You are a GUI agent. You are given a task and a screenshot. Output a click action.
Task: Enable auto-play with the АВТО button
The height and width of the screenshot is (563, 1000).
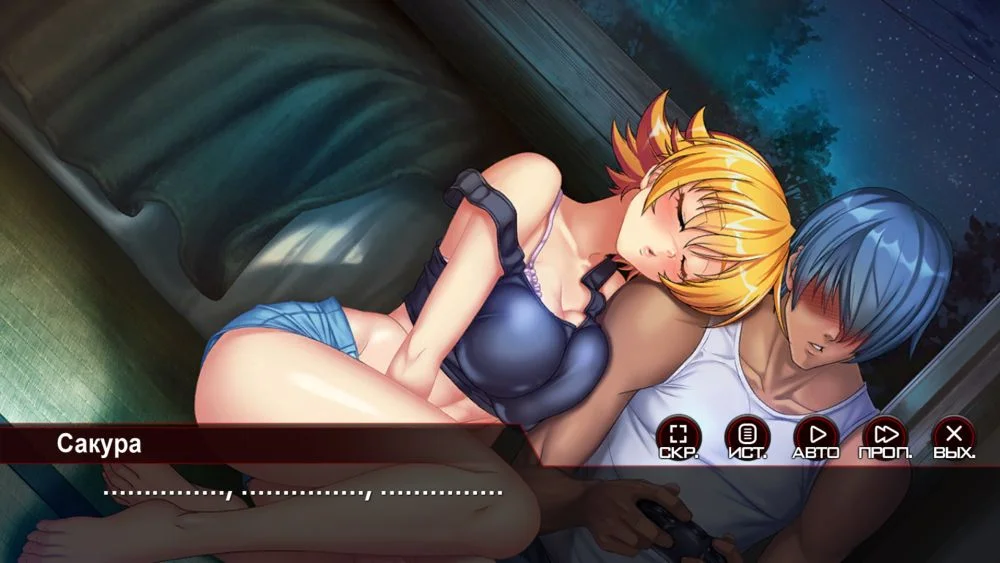816,436
